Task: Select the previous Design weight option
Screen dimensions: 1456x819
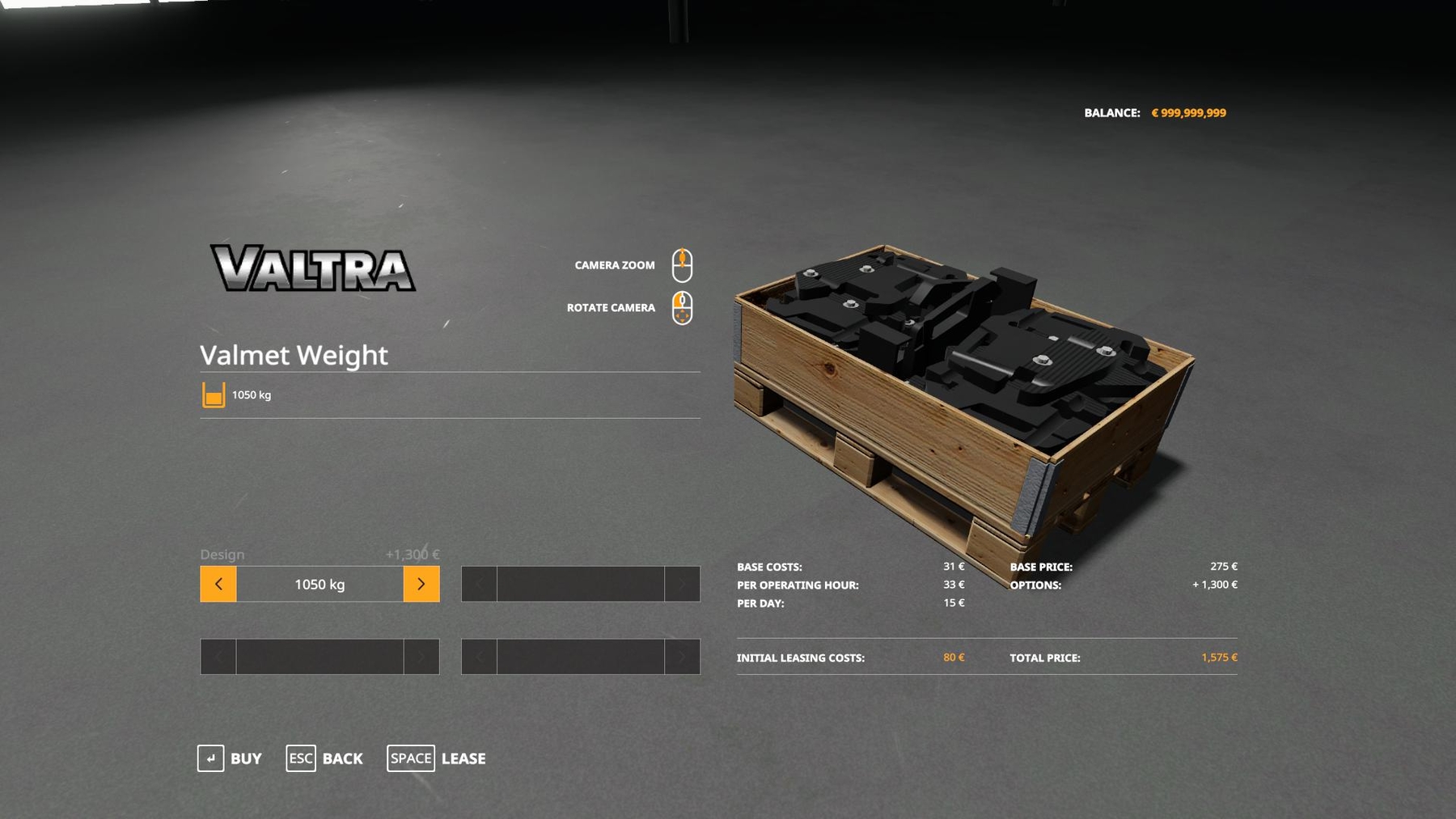Action: (x=218, y=584)
